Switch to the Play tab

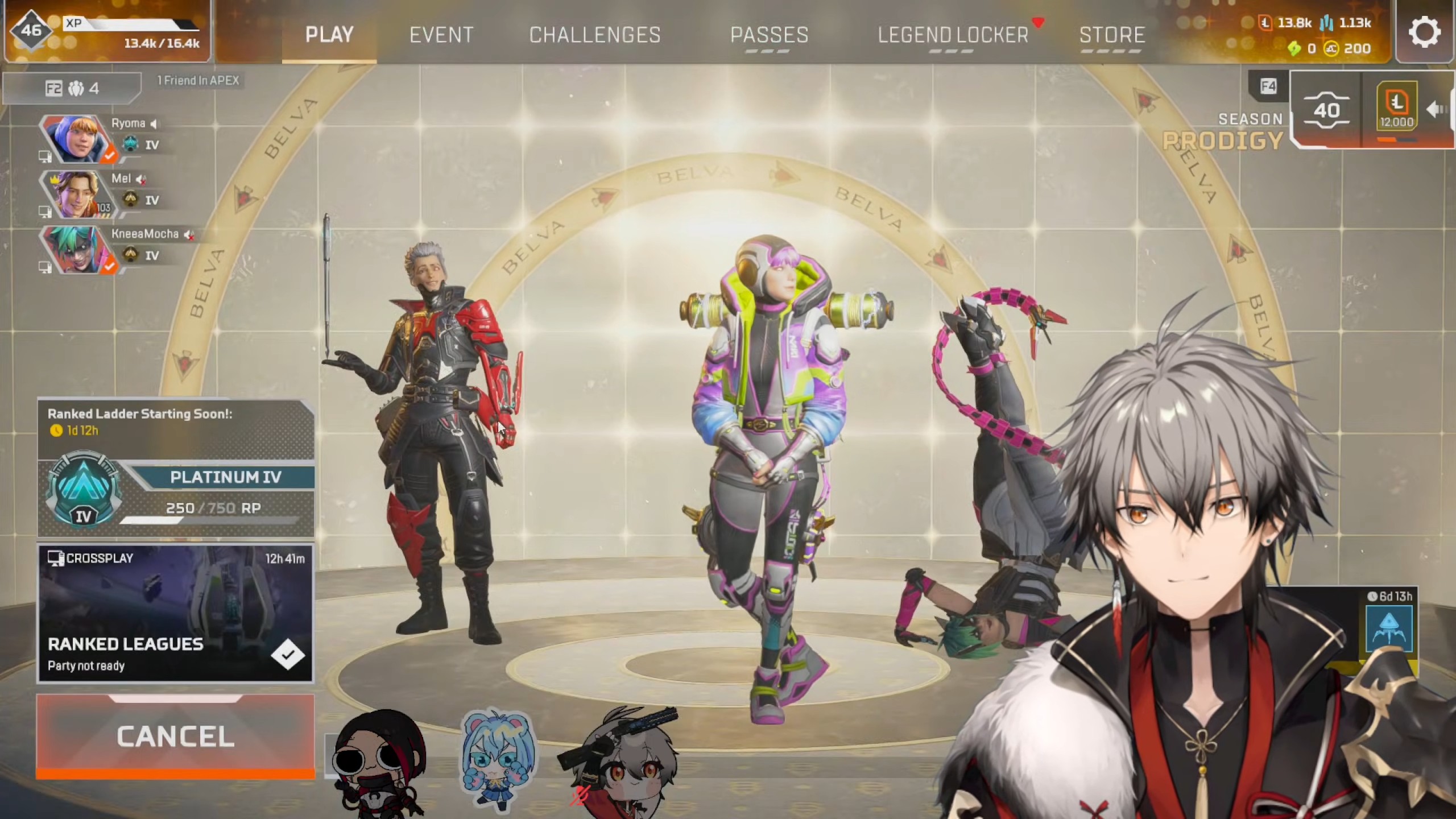329,35
